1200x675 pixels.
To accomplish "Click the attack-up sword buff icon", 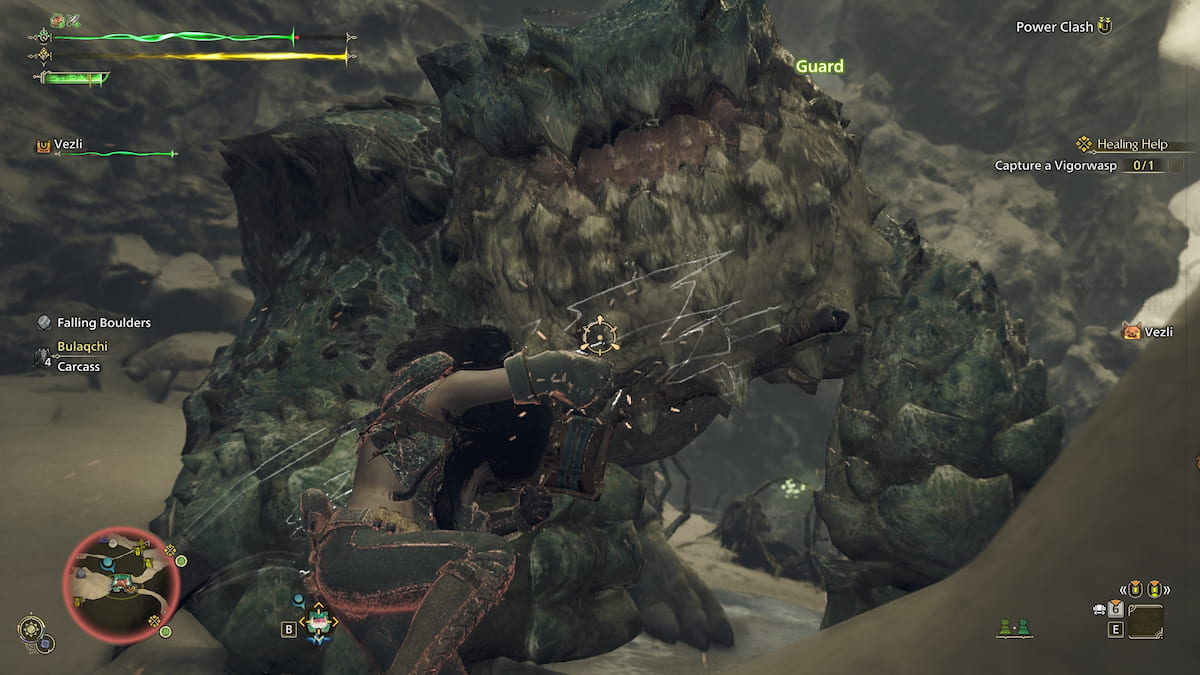I will click(74, 20).
